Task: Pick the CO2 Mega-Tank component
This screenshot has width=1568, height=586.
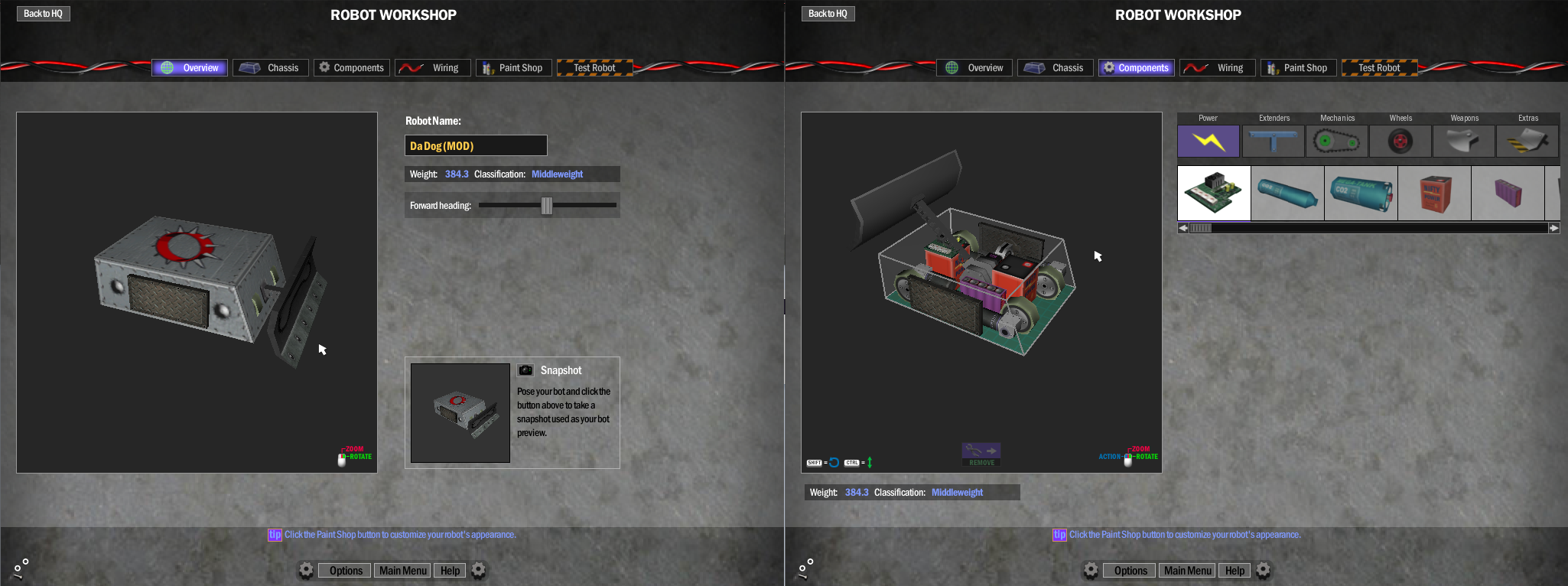Action: pyautogui.click(x=1361, y=193)
